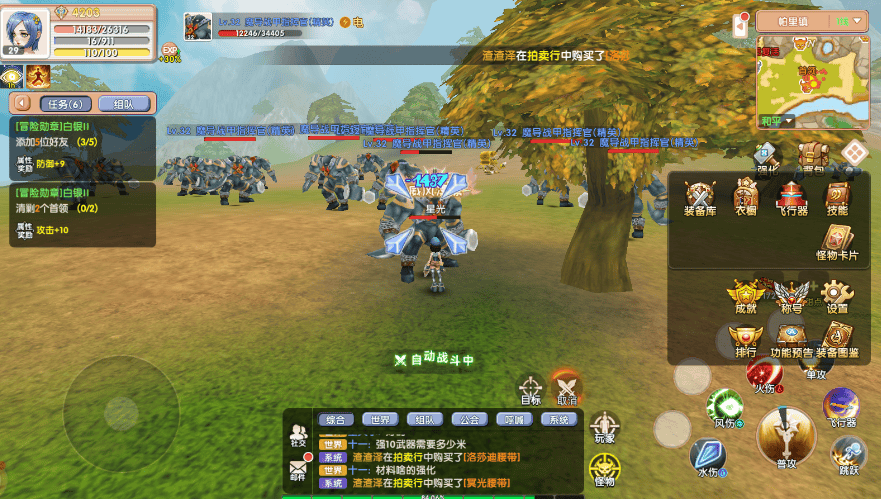Collapse the quest panel with the arrow button
Viewport: 881px width, 499px height.
coord(20,104)
